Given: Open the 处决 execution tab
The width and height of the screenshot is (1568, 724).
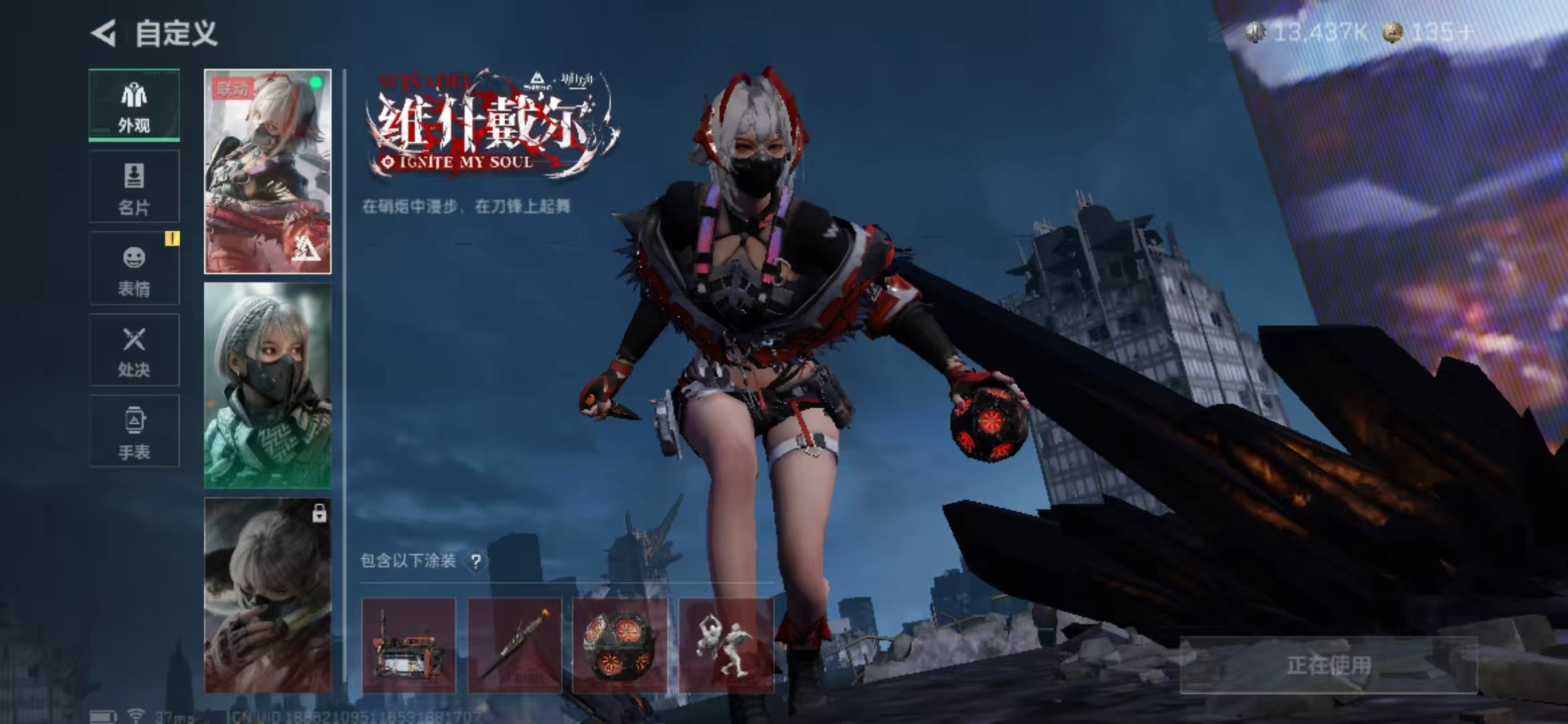Looking at the screenshot, I should click(134, 350).
